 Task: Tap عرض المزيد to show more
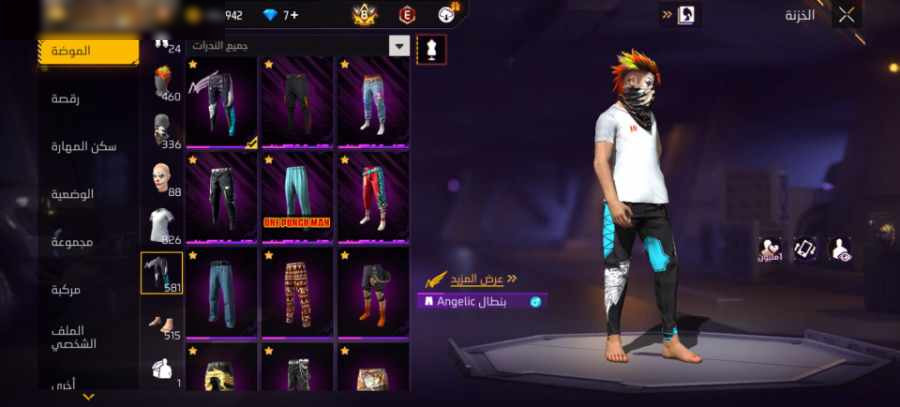click(x=482, y=279)
